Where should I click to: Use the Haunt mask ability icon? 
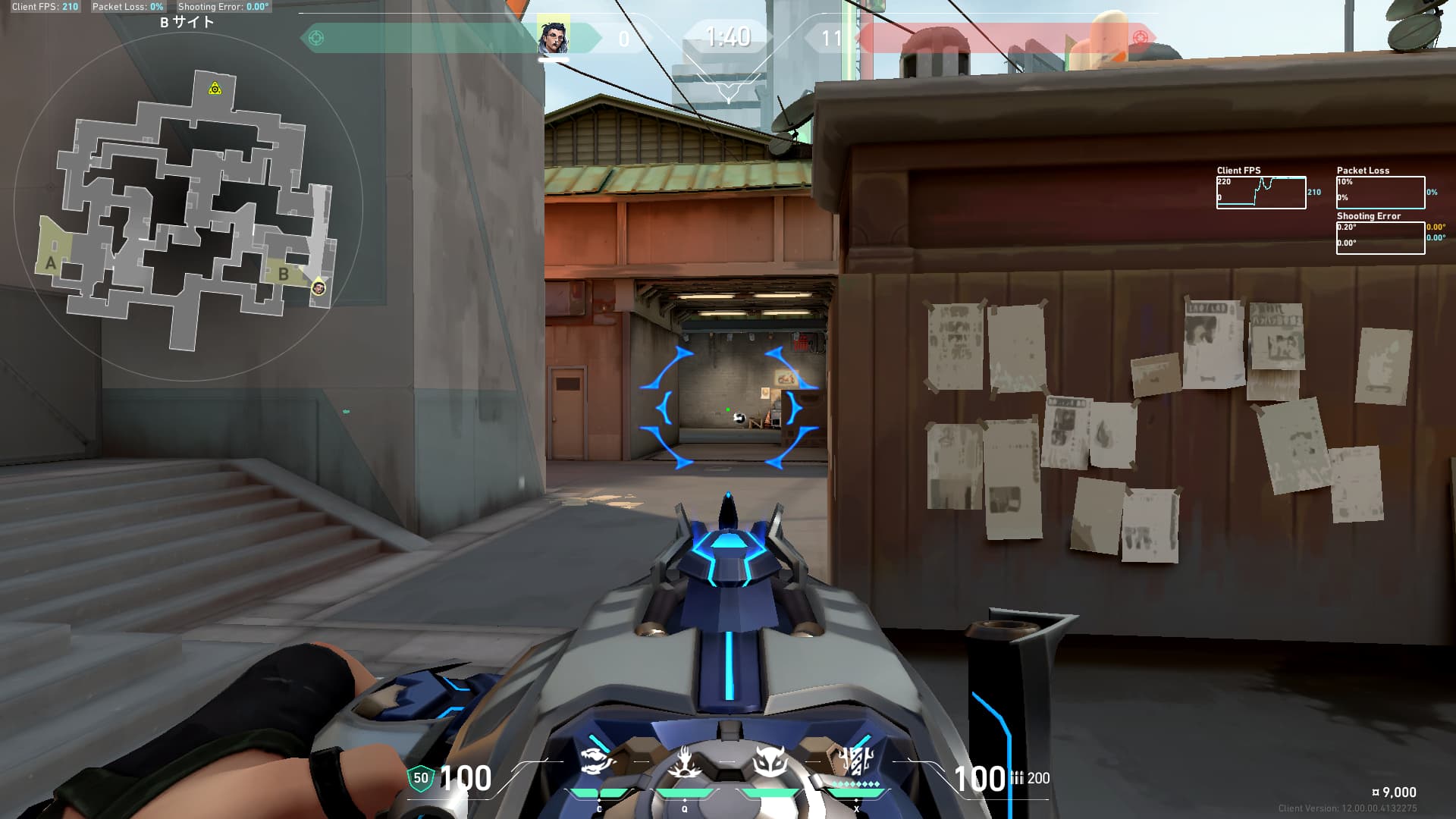pos(770,762)
